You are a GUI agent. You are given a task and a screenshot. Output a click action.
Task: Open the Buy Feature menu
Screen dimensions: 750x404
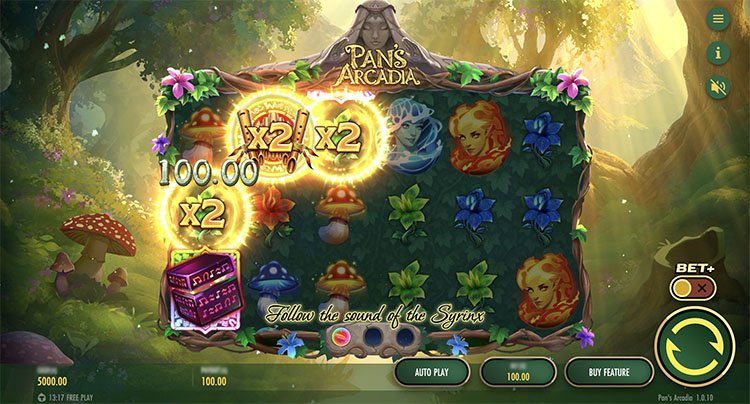point(602,372)
